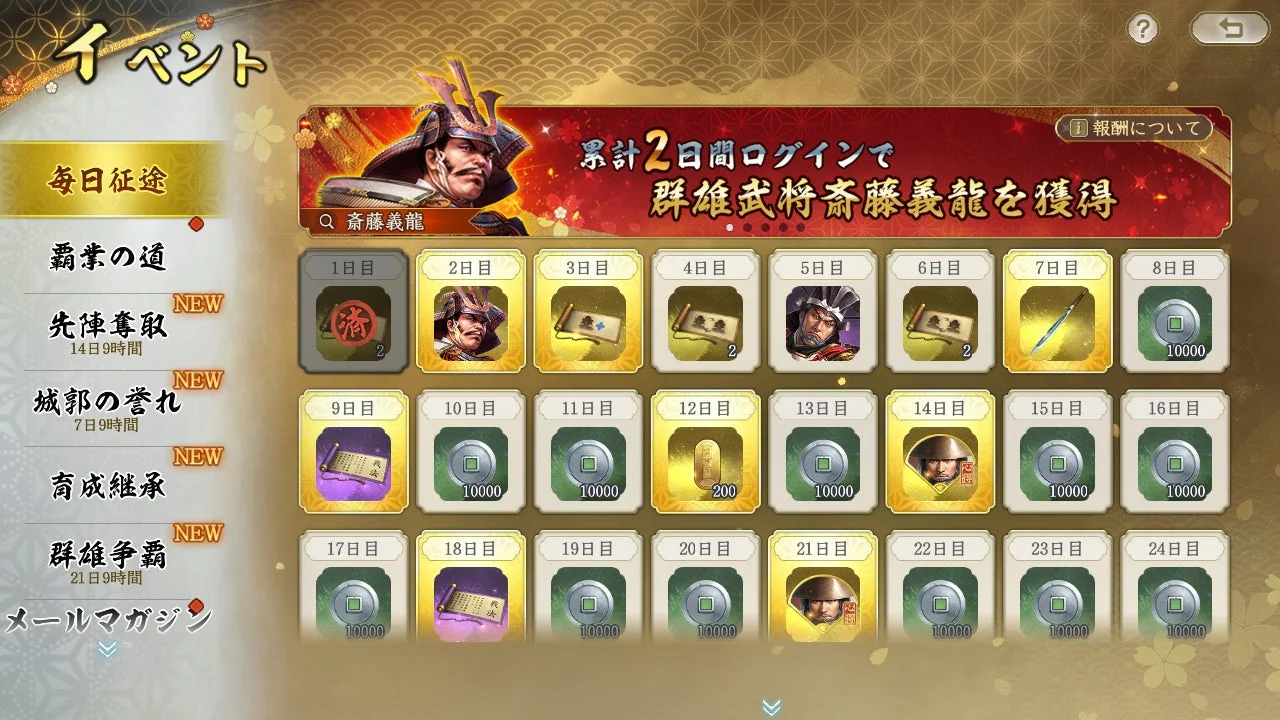Image resolution: width=1280 pixels, height=720 pixels.
Task: Select the Day 1 claimed stamp reward
Action: pyautogui.click(x=353, y=322)
